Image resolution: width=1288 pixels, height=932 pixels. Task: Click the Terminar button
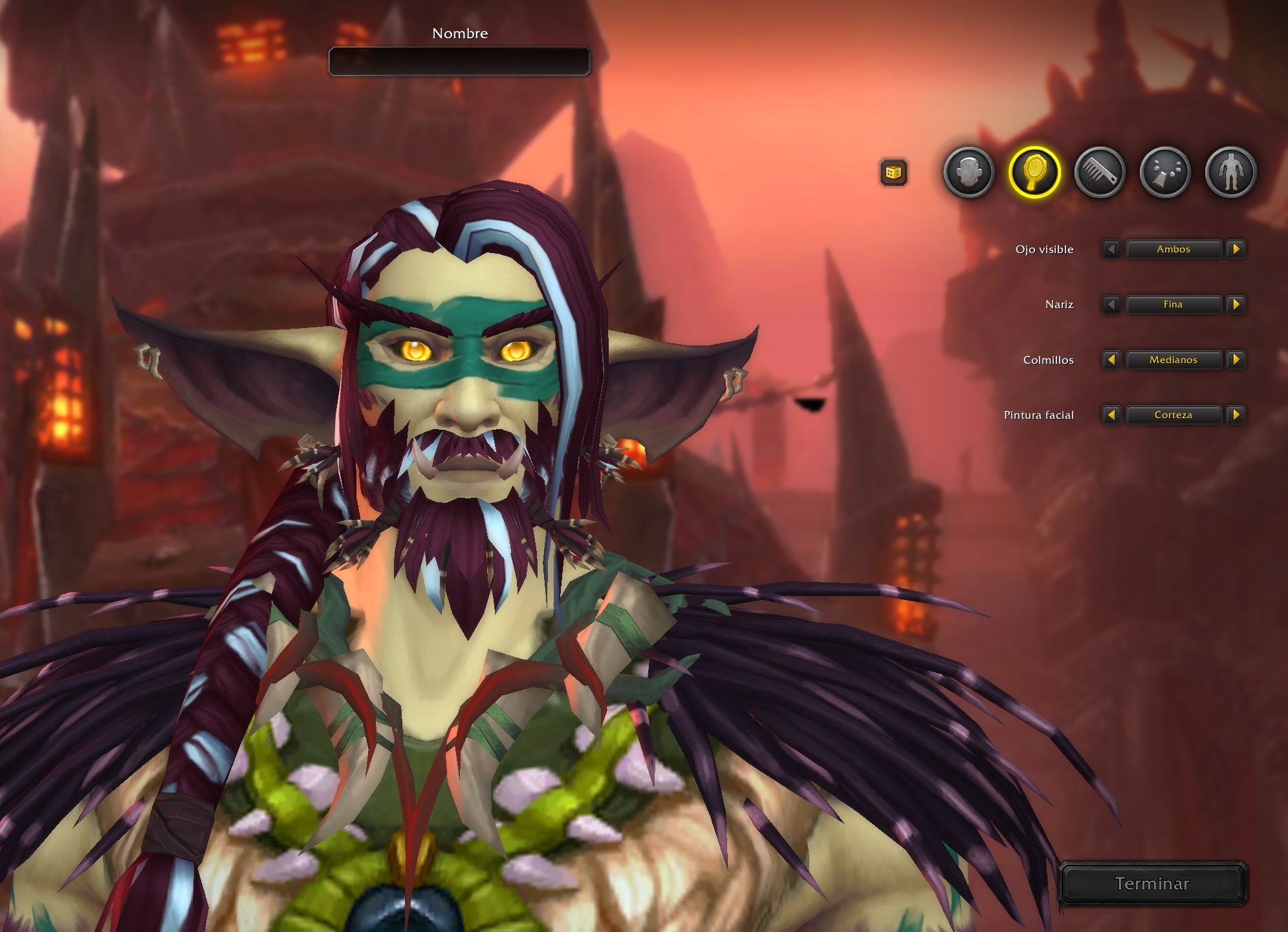point(1152,883)
